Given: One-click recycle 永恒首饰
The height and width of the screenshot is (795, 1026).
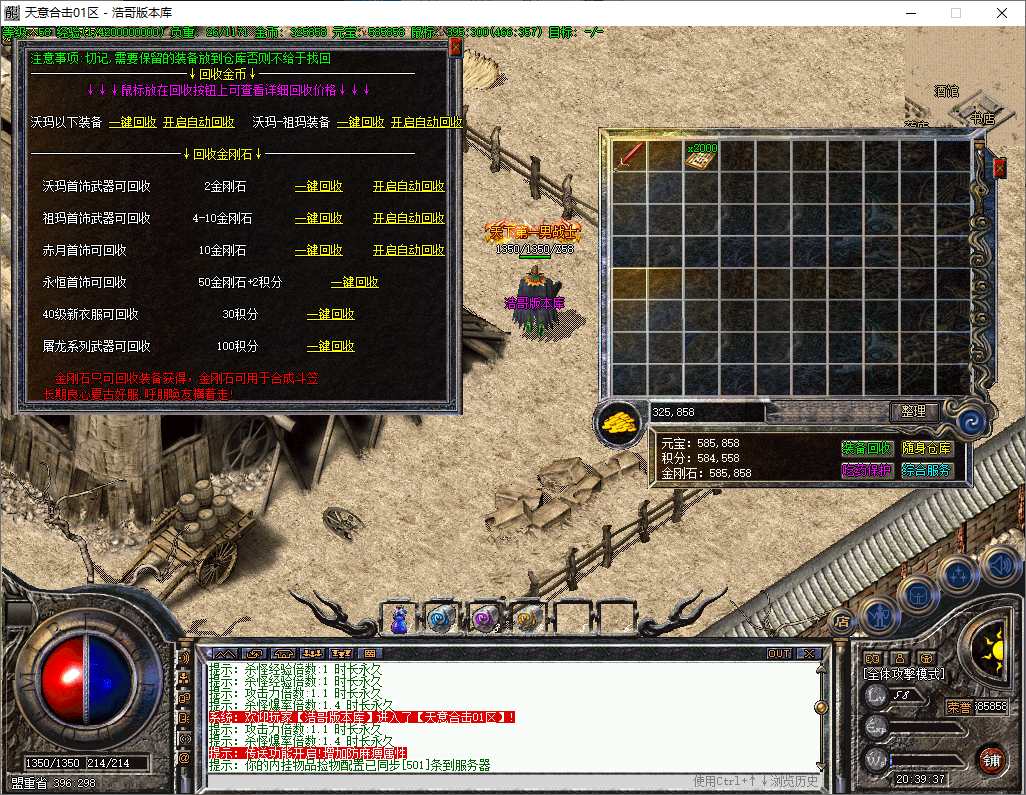Looking at the screenshot, I should (x=355, y=282).
